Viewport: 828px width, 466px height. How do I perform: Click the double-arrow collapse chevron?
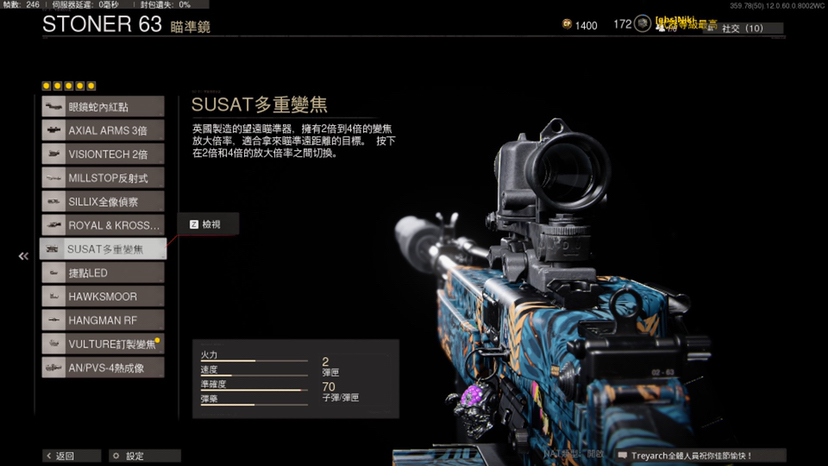(x=23, y=257)
